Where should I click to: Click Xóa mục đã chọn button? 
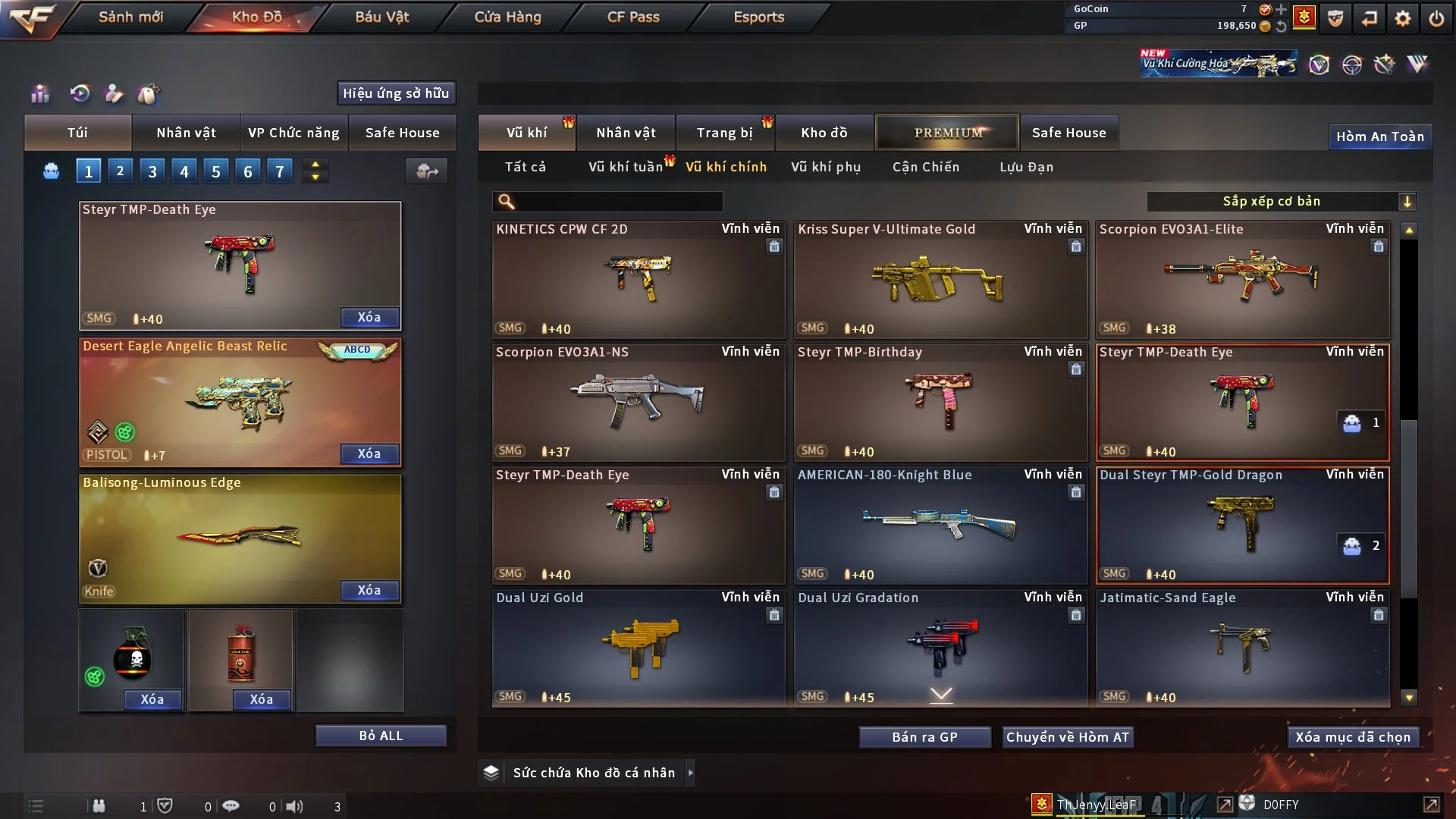(x=1353, y=737)
